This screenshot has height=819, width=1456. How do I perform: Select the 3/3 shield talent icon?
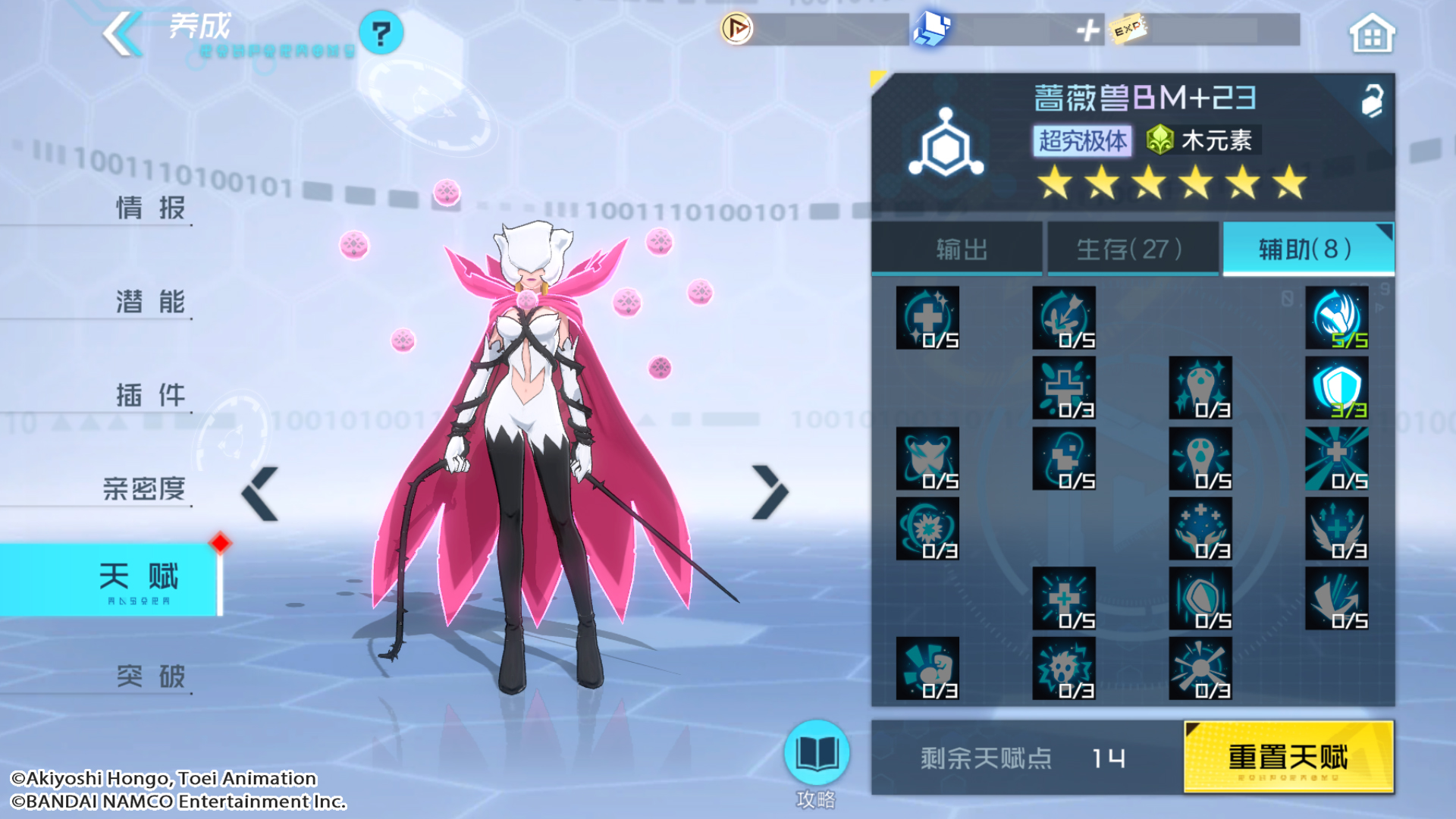coord(1336,388)
